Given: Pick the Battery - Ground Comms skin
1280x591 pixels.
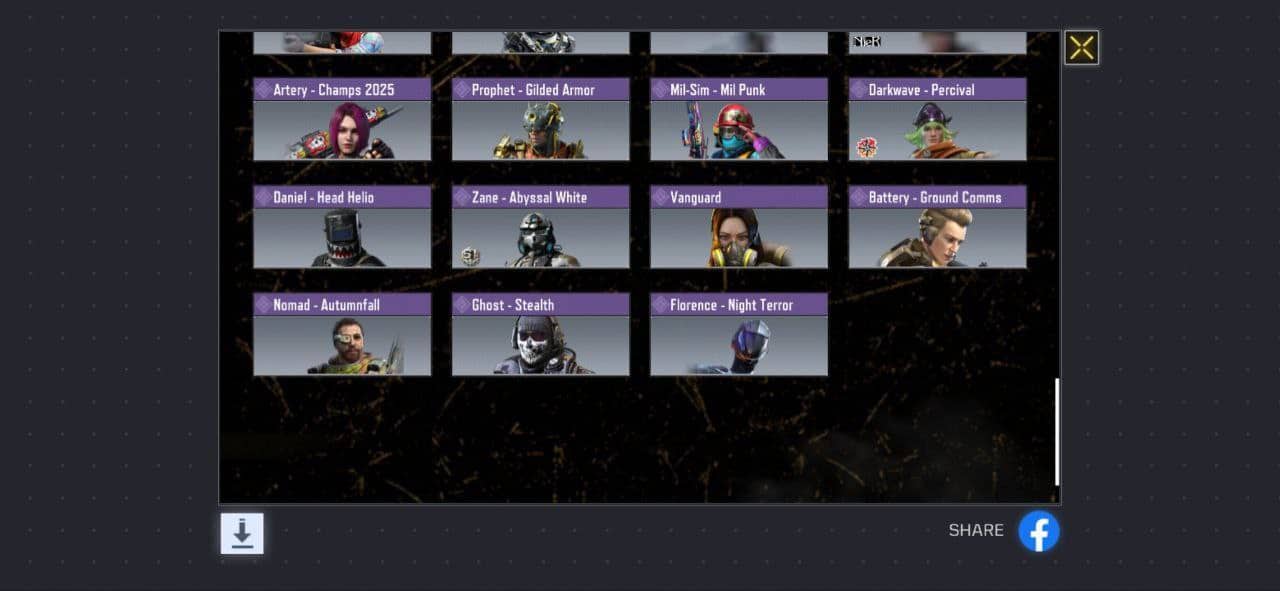Looking at the screenshot, I should (x=937, y=227).
